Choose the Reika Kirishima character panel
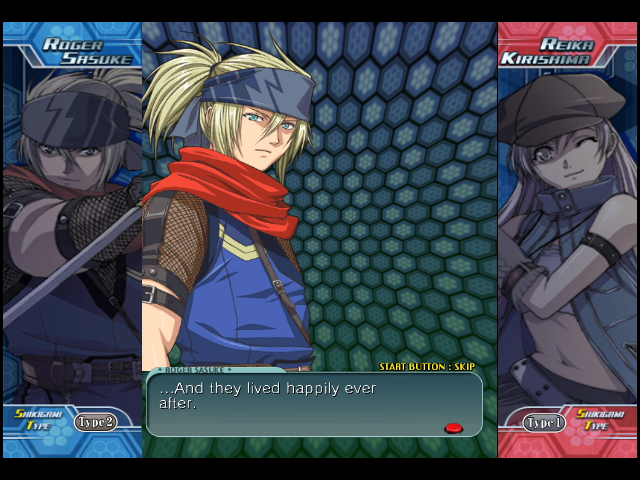 567,240
